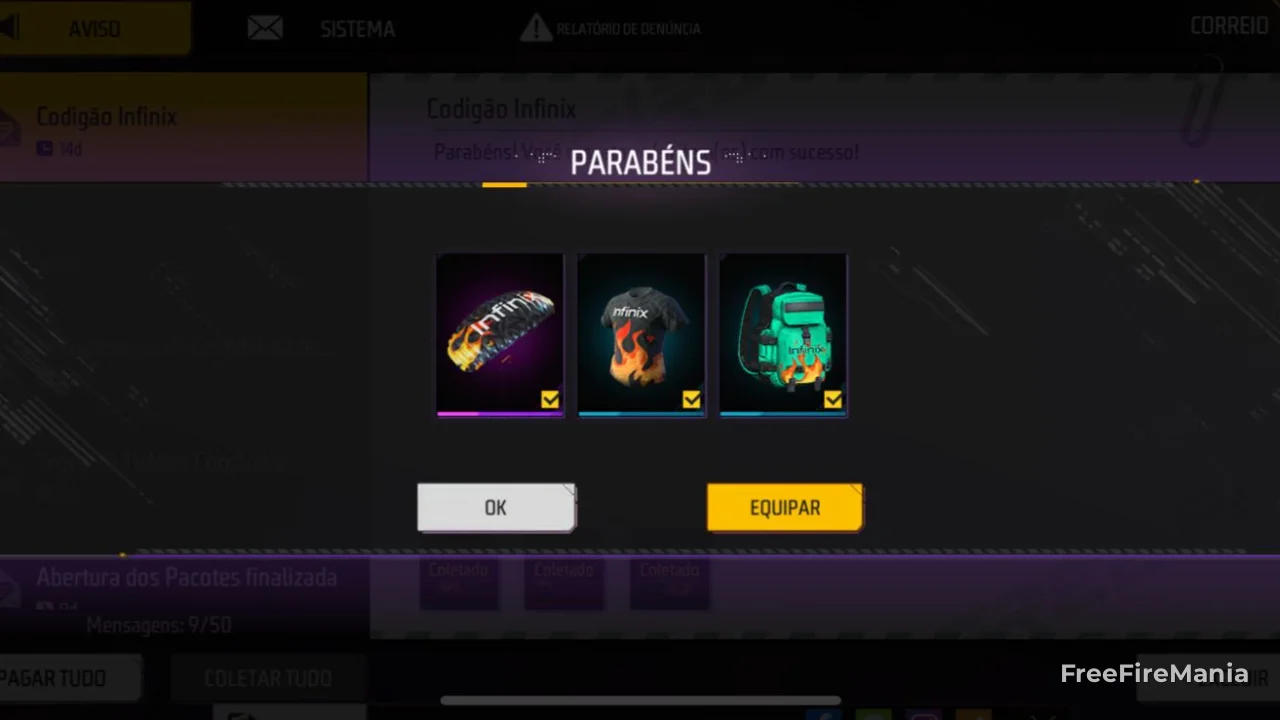Click the timer icon showing 14d

[45, 149]
